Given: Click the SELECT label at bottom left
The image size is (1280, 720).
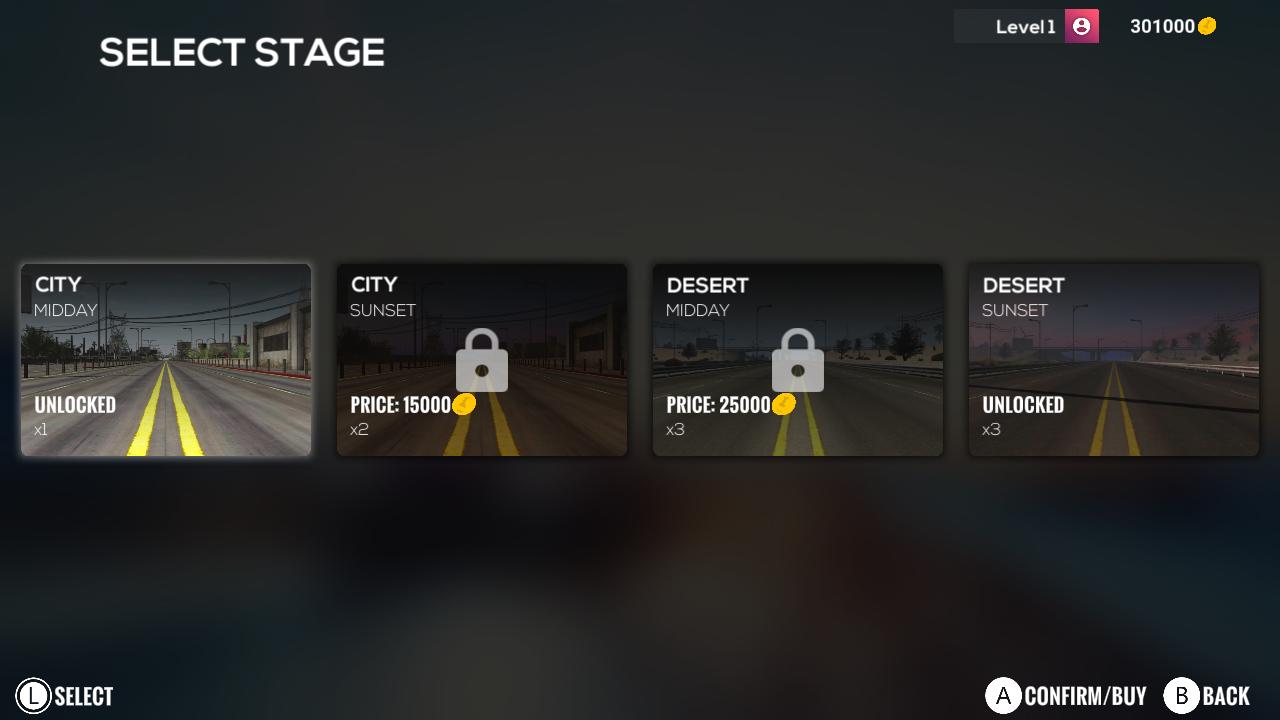Looking at the screenshot, I should [82, 695].
